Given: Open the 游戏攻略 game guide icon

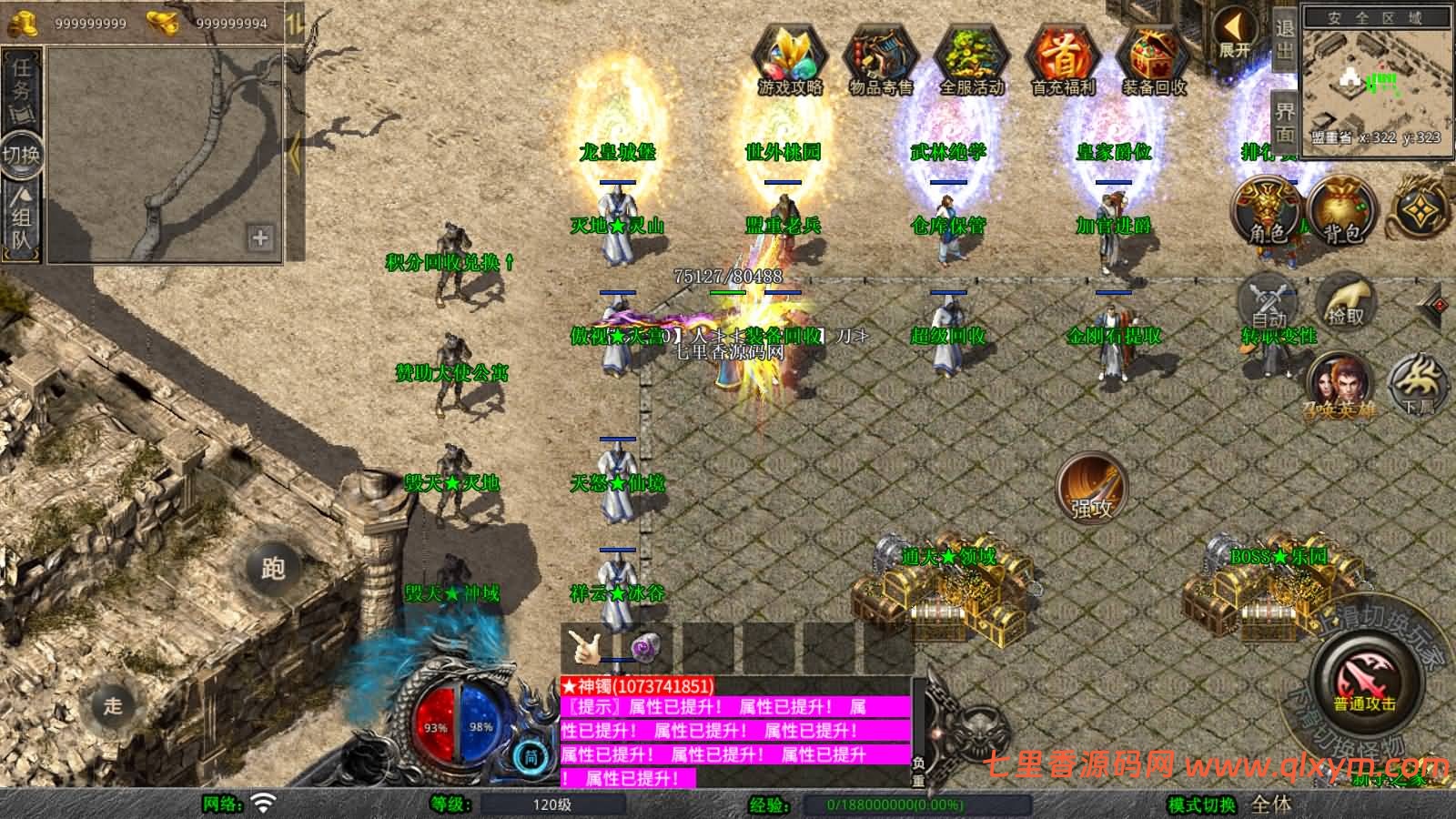Looking at the screenshot, I should click(x=789, y=59).
